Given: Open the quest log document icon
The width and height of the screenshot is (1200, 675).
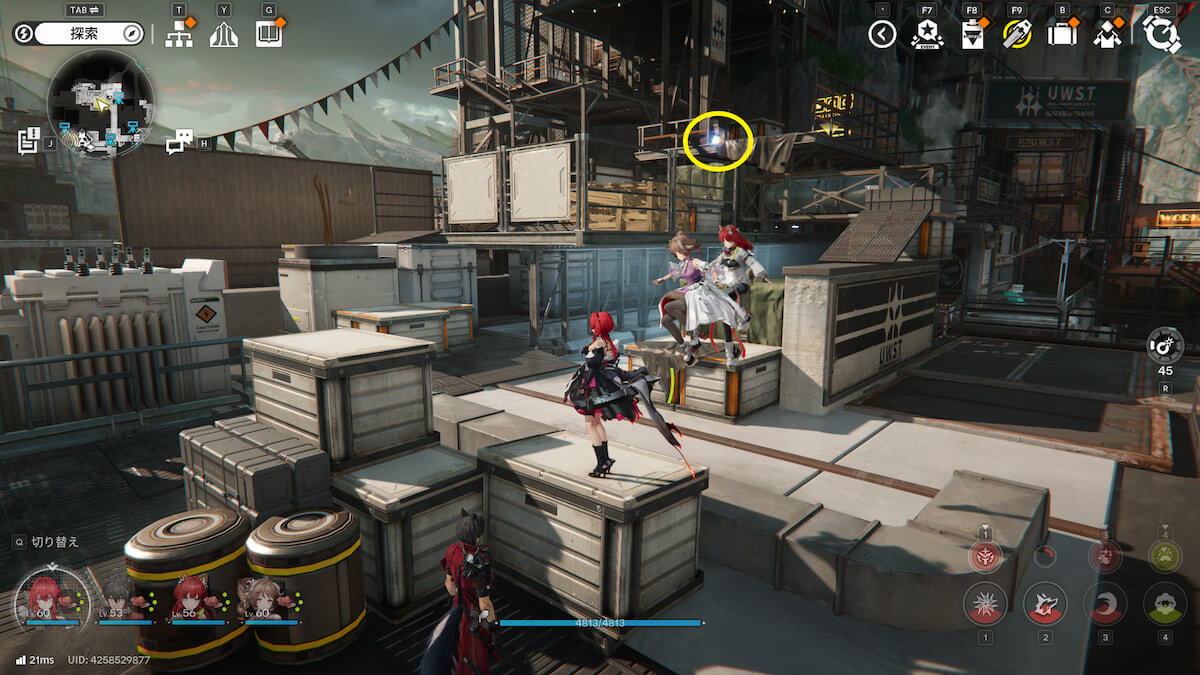Looking at the screenshot, I should 28,141.
